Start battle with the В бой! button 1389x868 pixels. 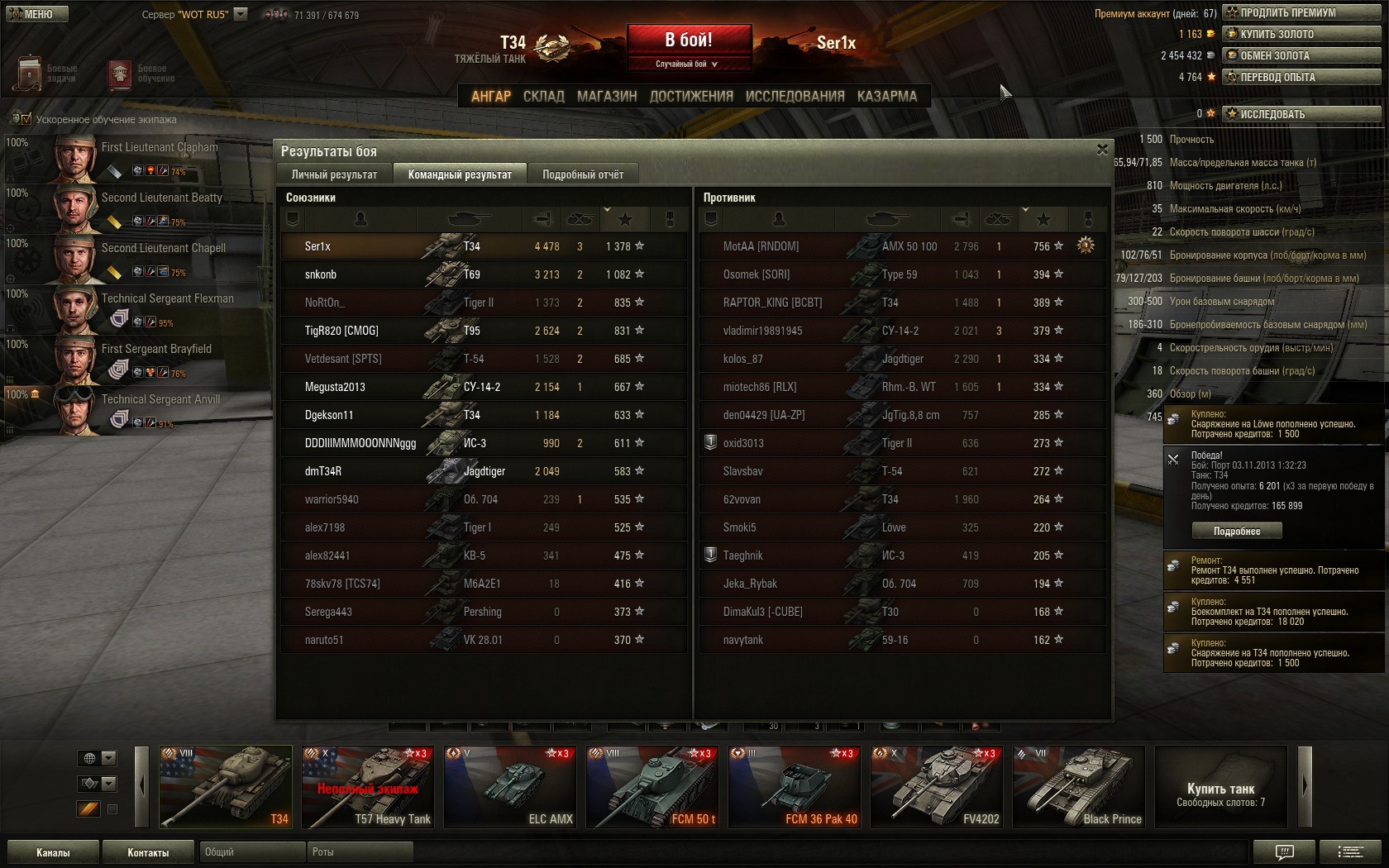pos(689,41)
